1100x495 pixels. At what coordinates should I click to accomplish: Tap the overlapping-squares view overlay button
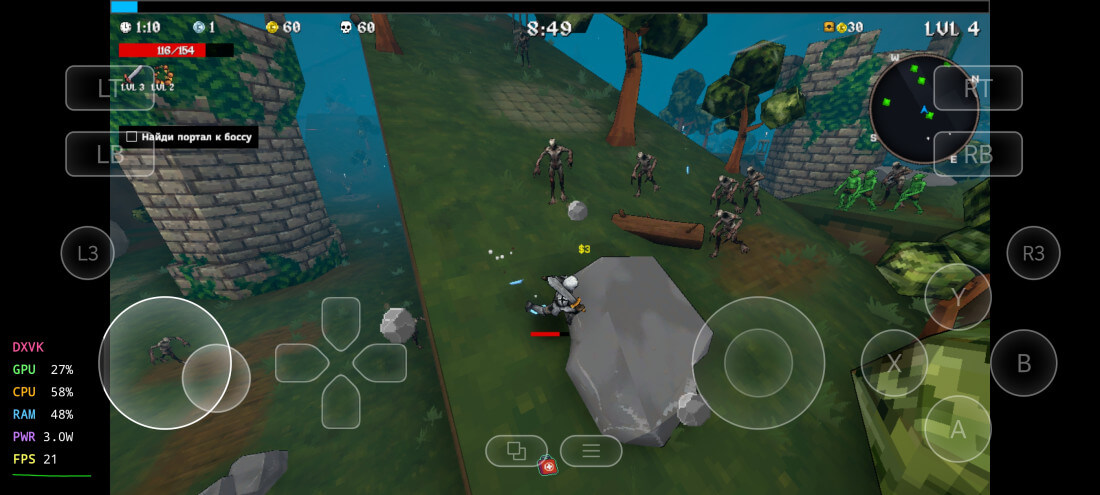click(516, 451)
